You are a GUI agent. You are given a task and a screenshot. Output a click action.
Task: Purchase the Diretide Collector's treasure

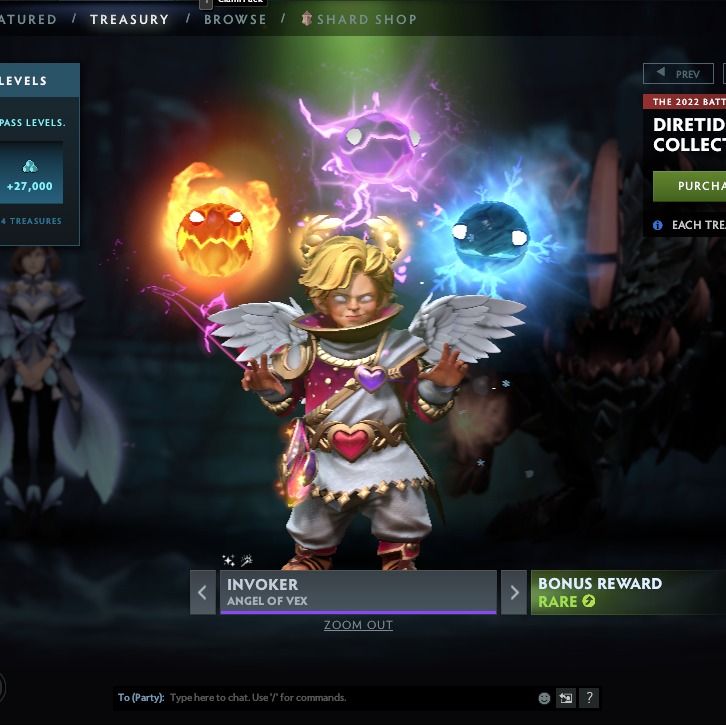coord(689,186)
